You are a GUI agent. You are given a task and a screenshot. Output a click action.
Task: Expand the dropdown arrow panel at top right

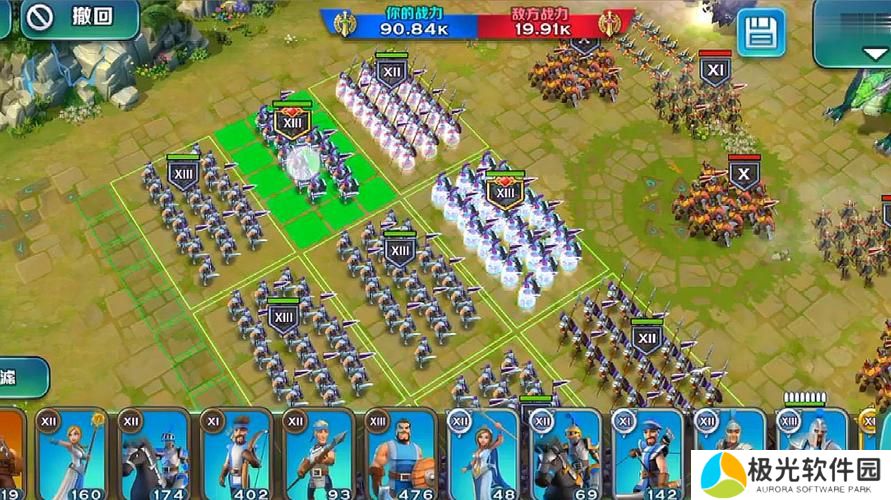(x=851, y=32)
